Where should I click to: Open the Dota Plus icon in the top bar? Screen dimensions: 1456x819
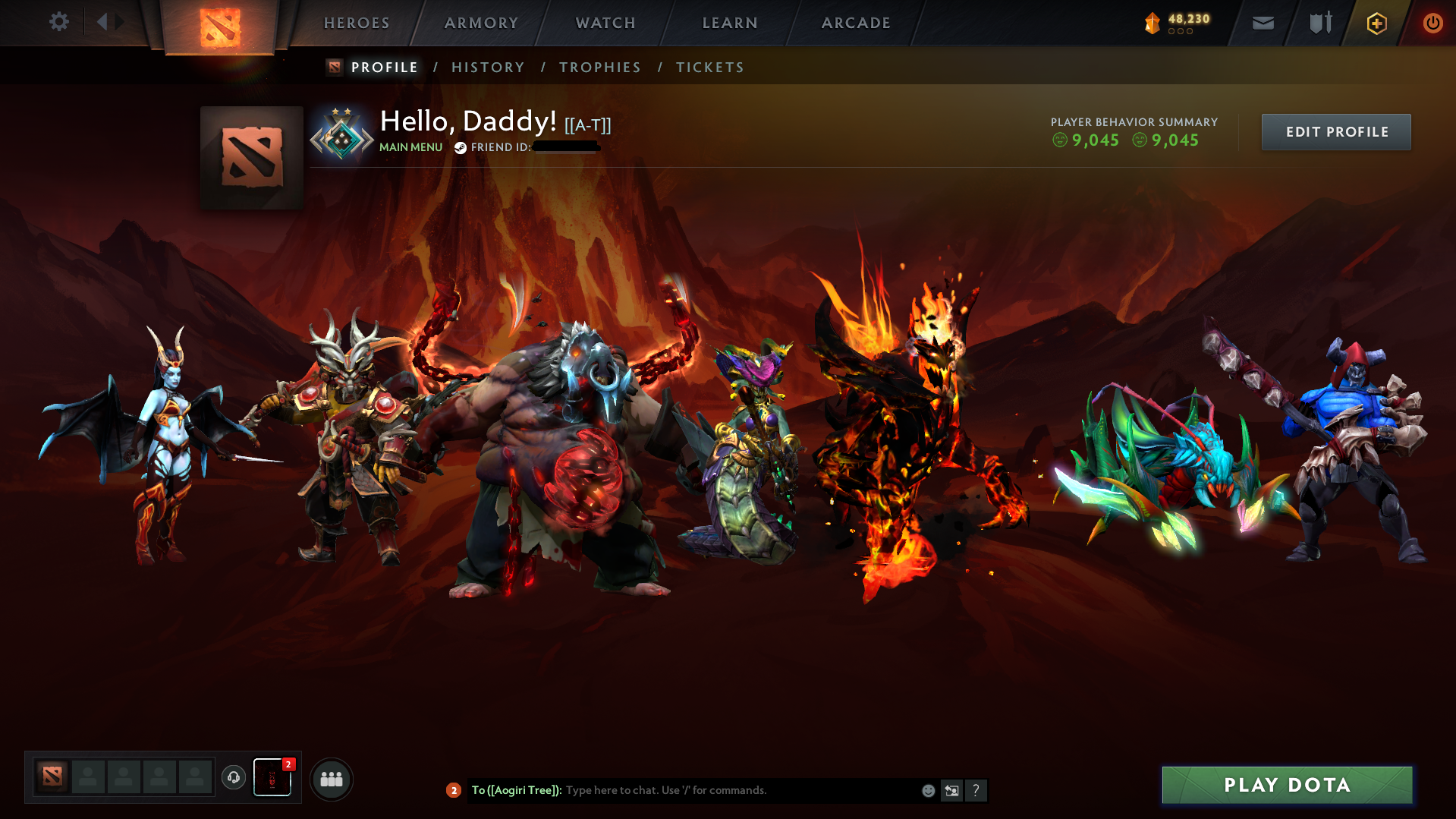pyautogui.click(x=1376, y=23)
